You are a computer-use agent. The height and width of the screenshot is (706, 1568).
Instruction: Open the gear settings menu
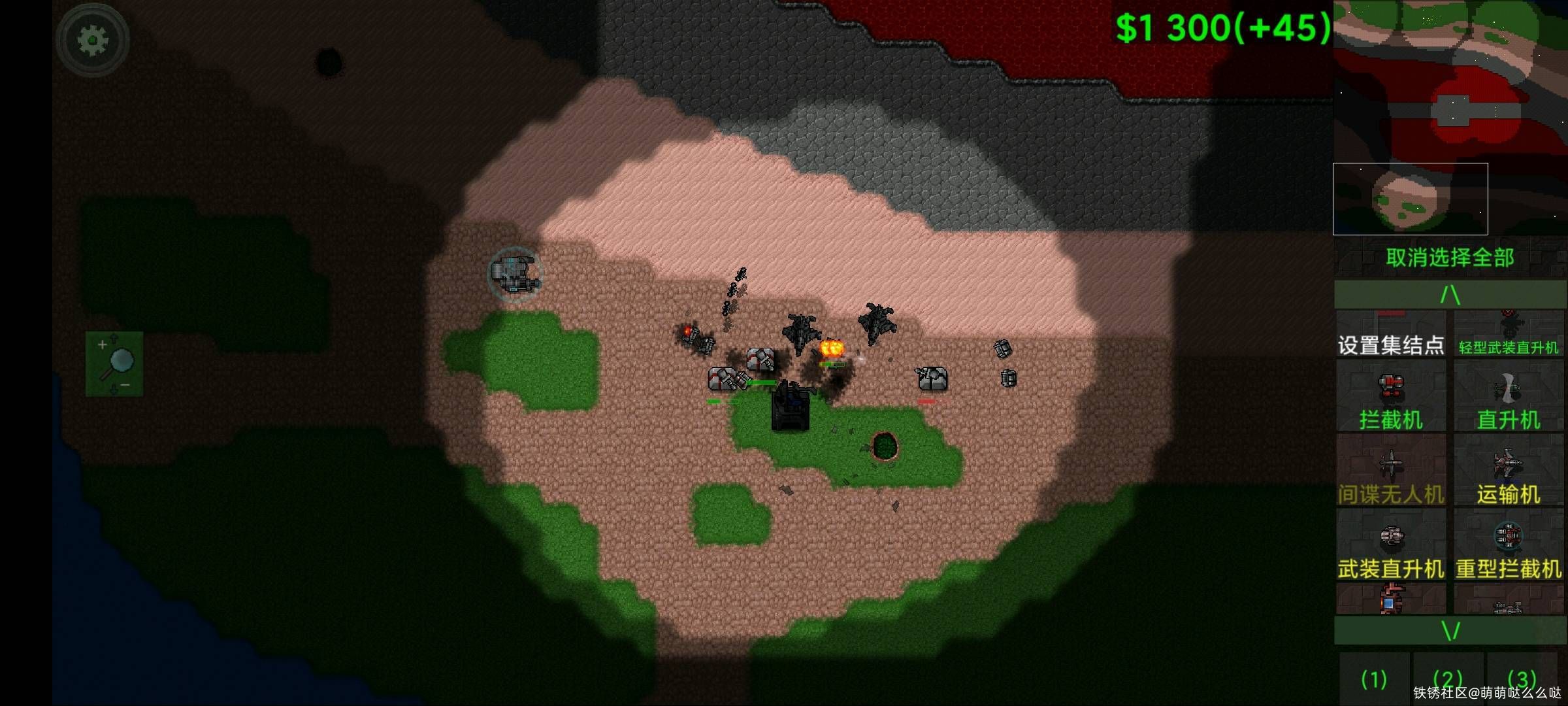click(x=92, y=41)
